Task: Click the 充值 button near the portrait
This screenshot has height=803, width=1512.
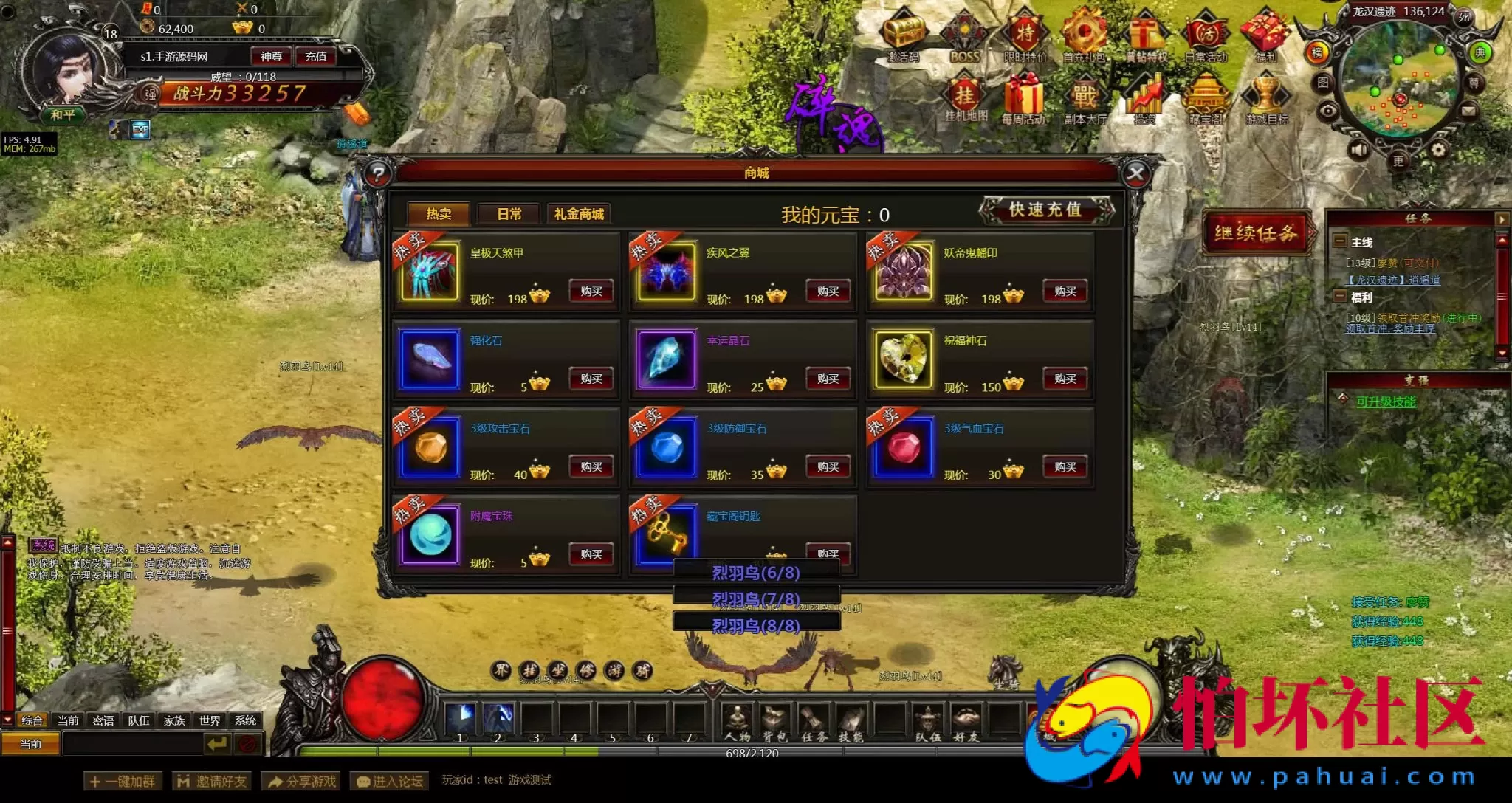Action: [316, 57]
